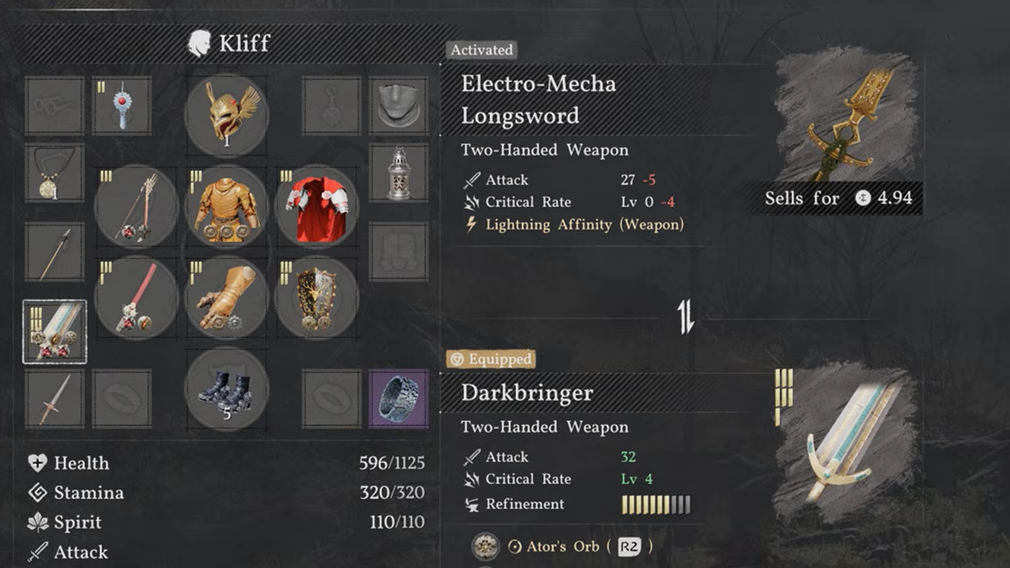This screenshot has width=1010, height=568.
Task: Select the Ator's Orb socket icon
Action: click(x=486, y=546)
